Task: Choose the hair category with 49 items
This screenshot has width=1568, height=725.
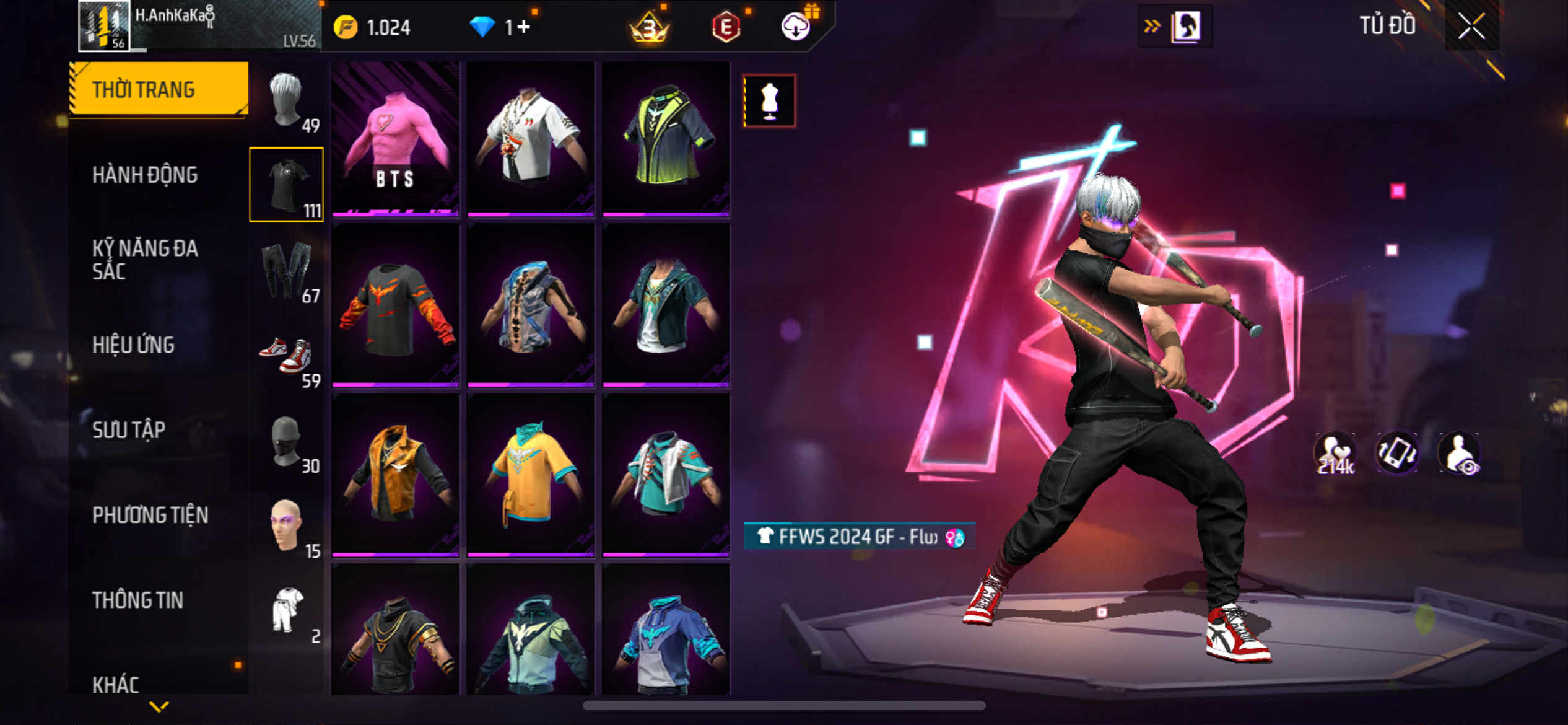Action: 286,100
